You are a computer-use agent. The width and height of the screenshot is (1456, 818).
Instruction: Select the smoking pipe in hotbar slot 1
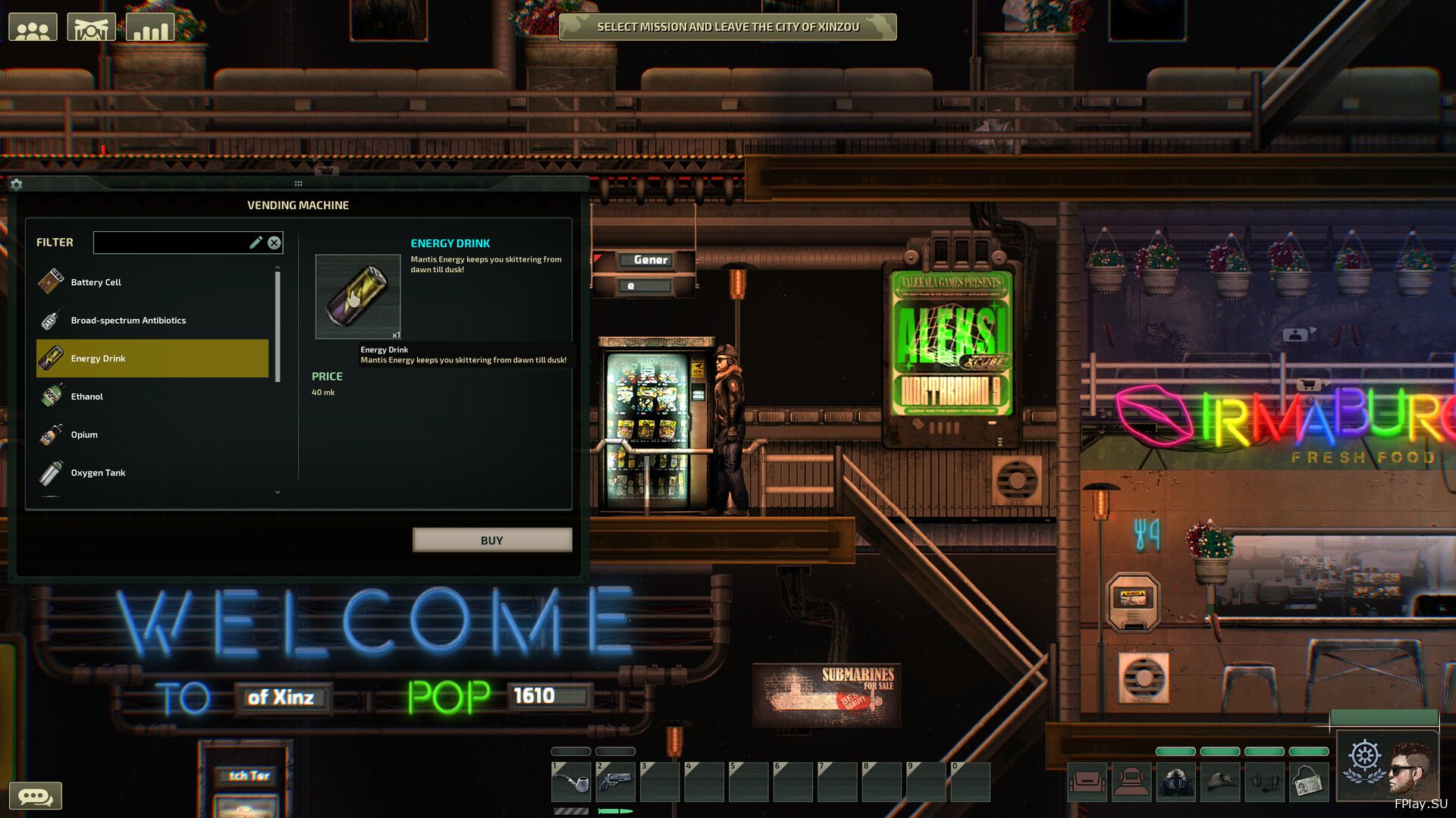point(571,782)
